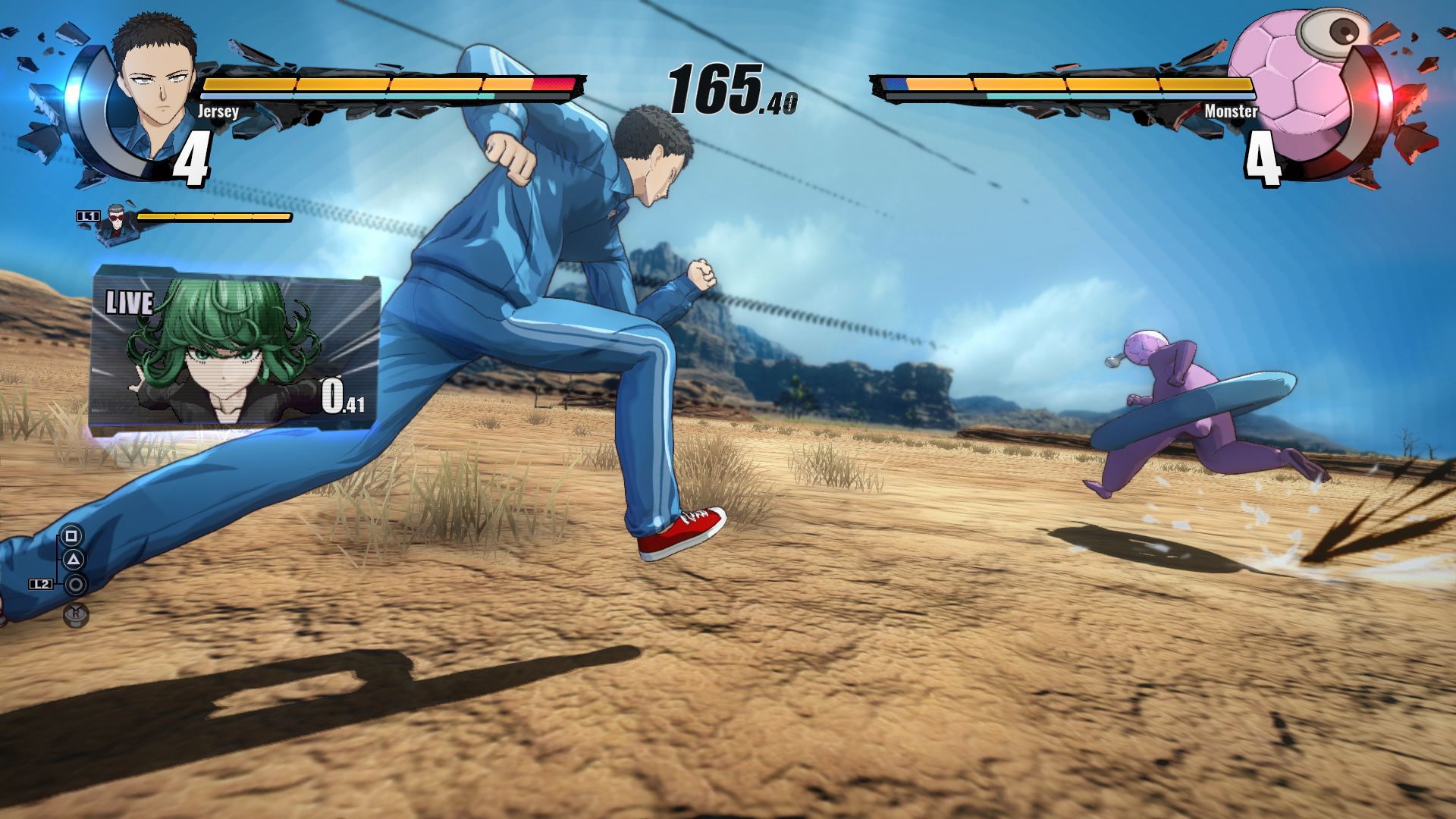The height and width of the screenshot is (819, 1456).
Task: Click the LIVE text label
Action: 130,303
